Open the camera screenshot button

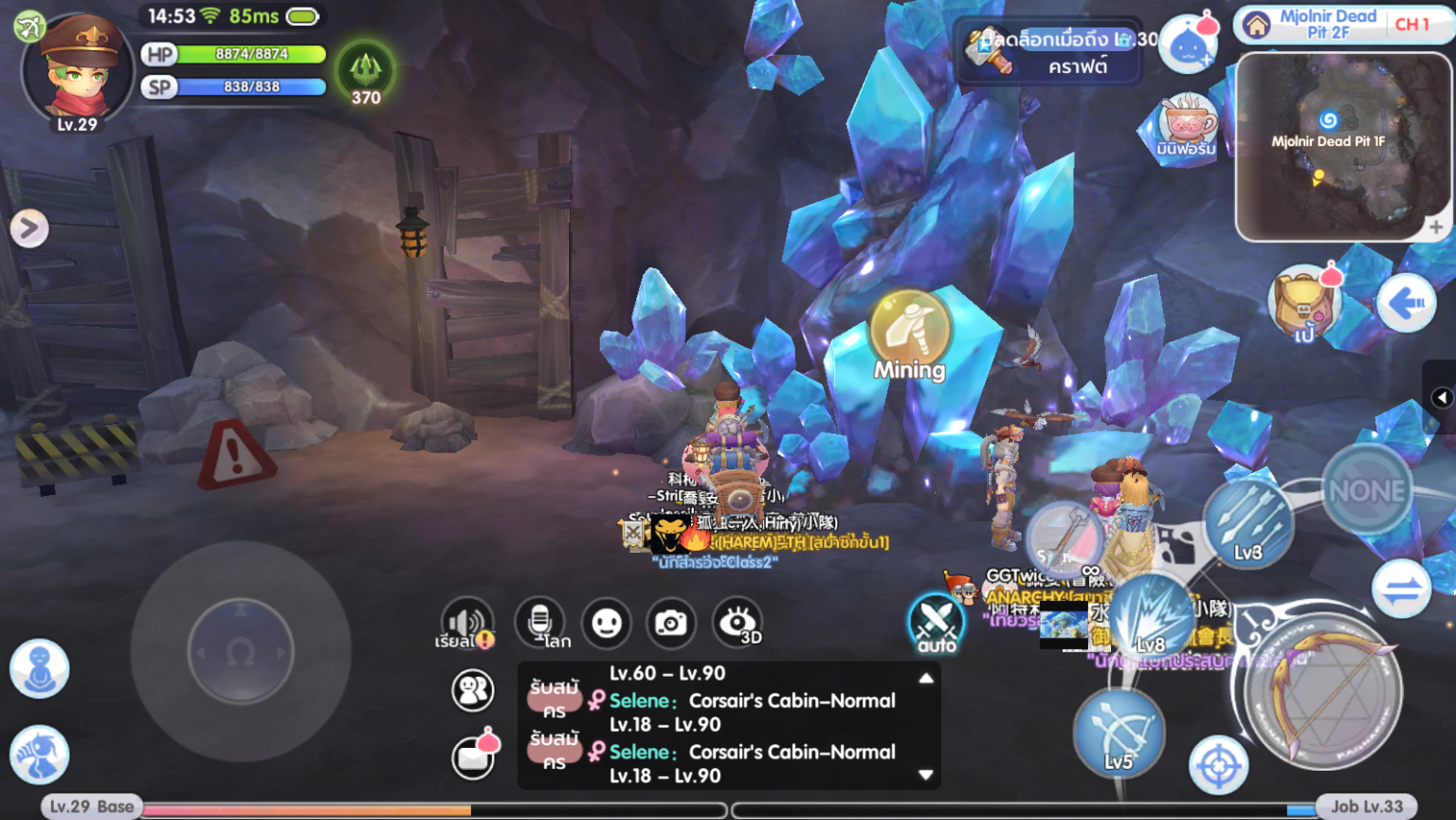tap(671, 623)
